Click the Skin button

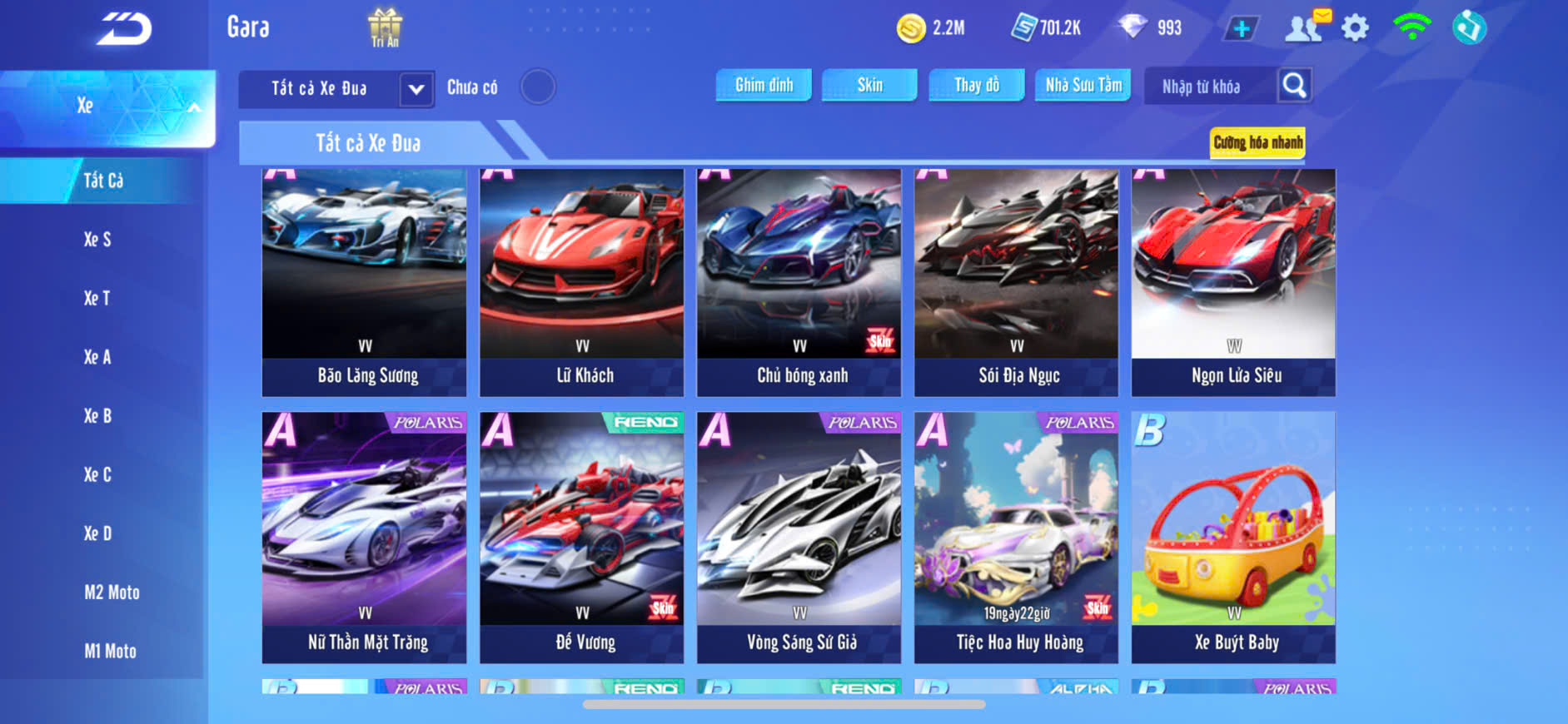[869, 85]
